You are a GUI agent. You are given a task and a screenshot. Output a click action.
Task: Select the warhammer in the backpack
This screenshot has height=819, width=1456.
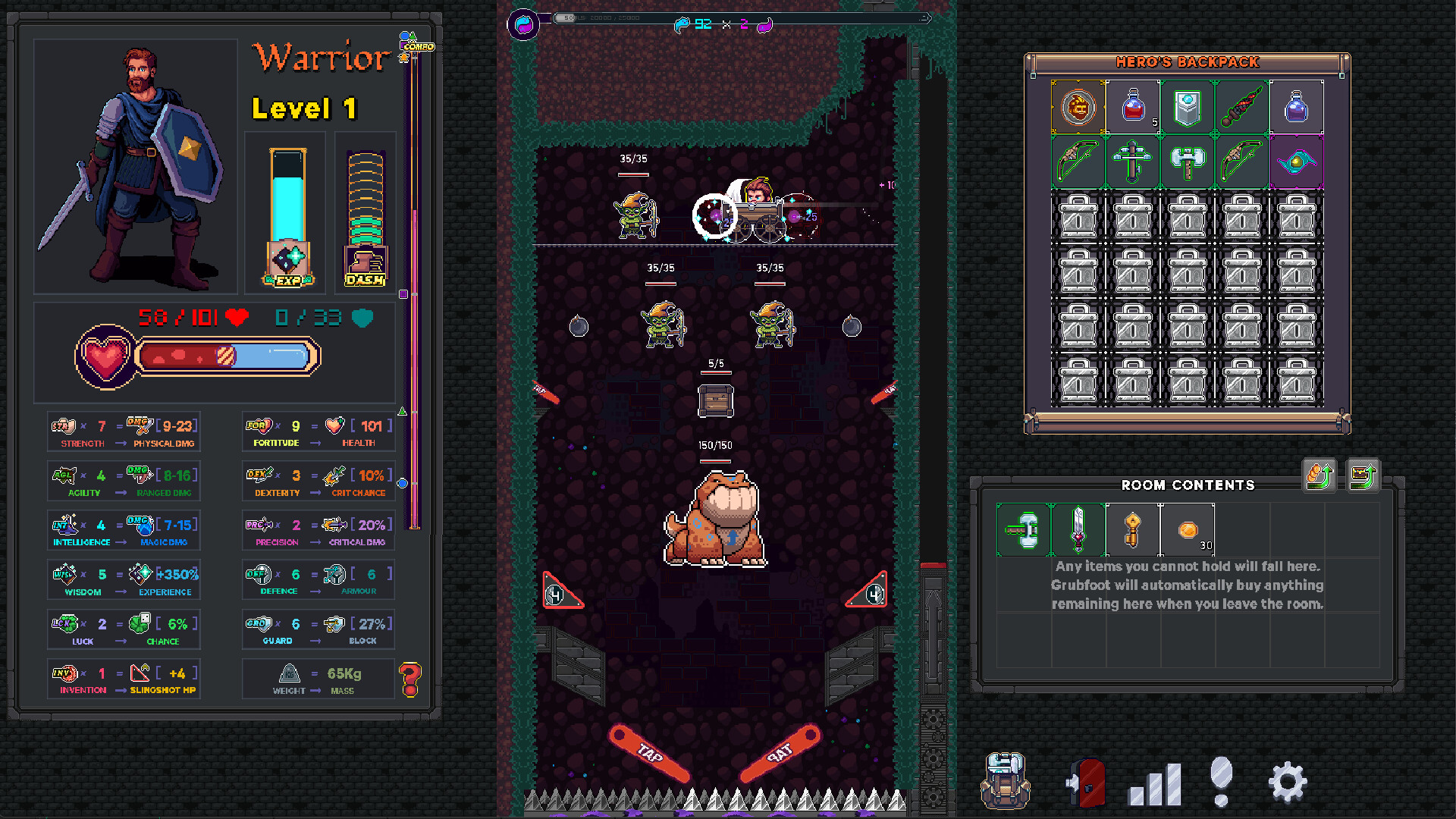(x=1188, y=161)
